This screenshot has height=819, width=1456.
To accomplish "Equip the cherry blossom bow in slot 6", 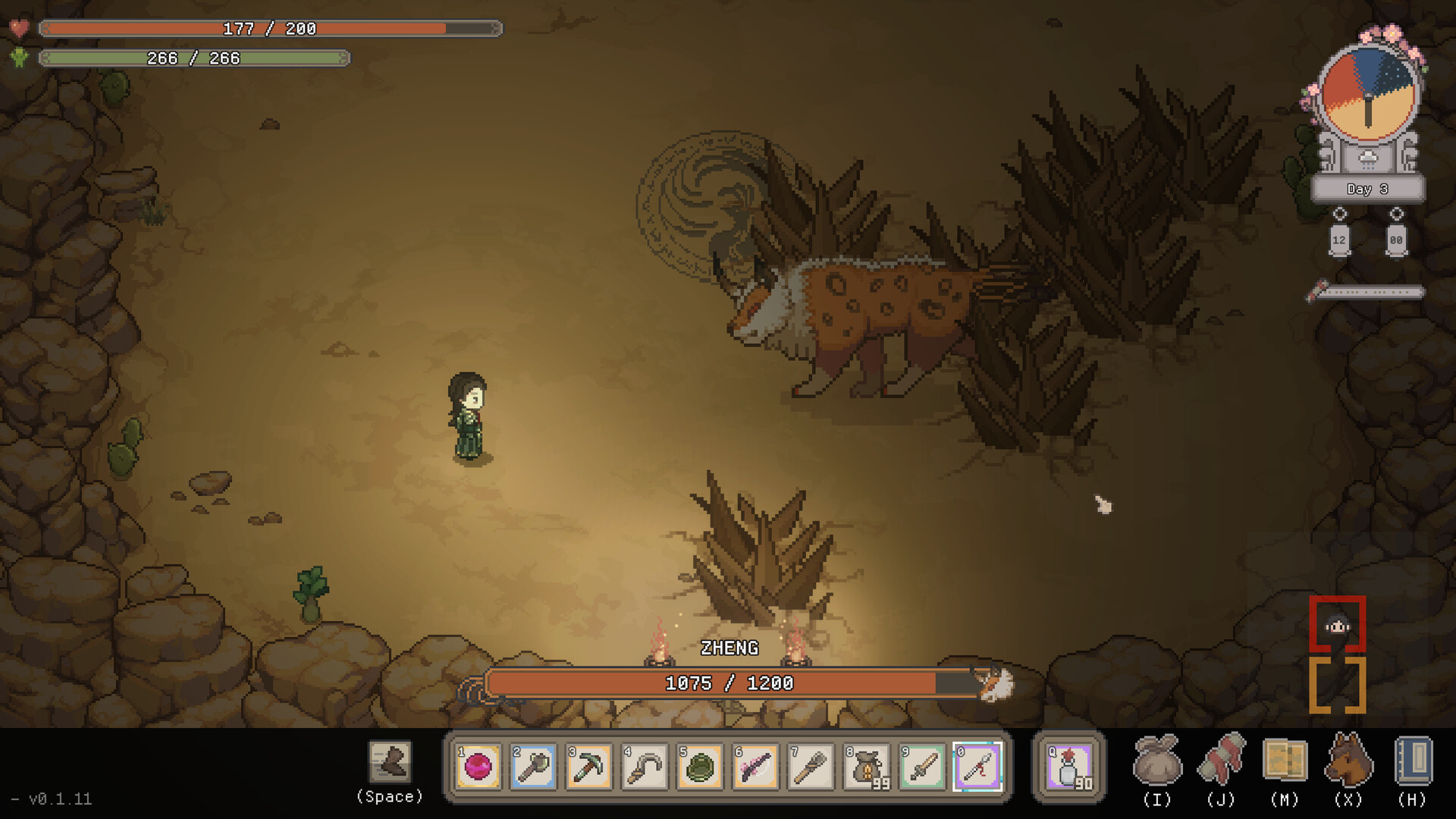I will pyautogui.click(x=755, y=767).
